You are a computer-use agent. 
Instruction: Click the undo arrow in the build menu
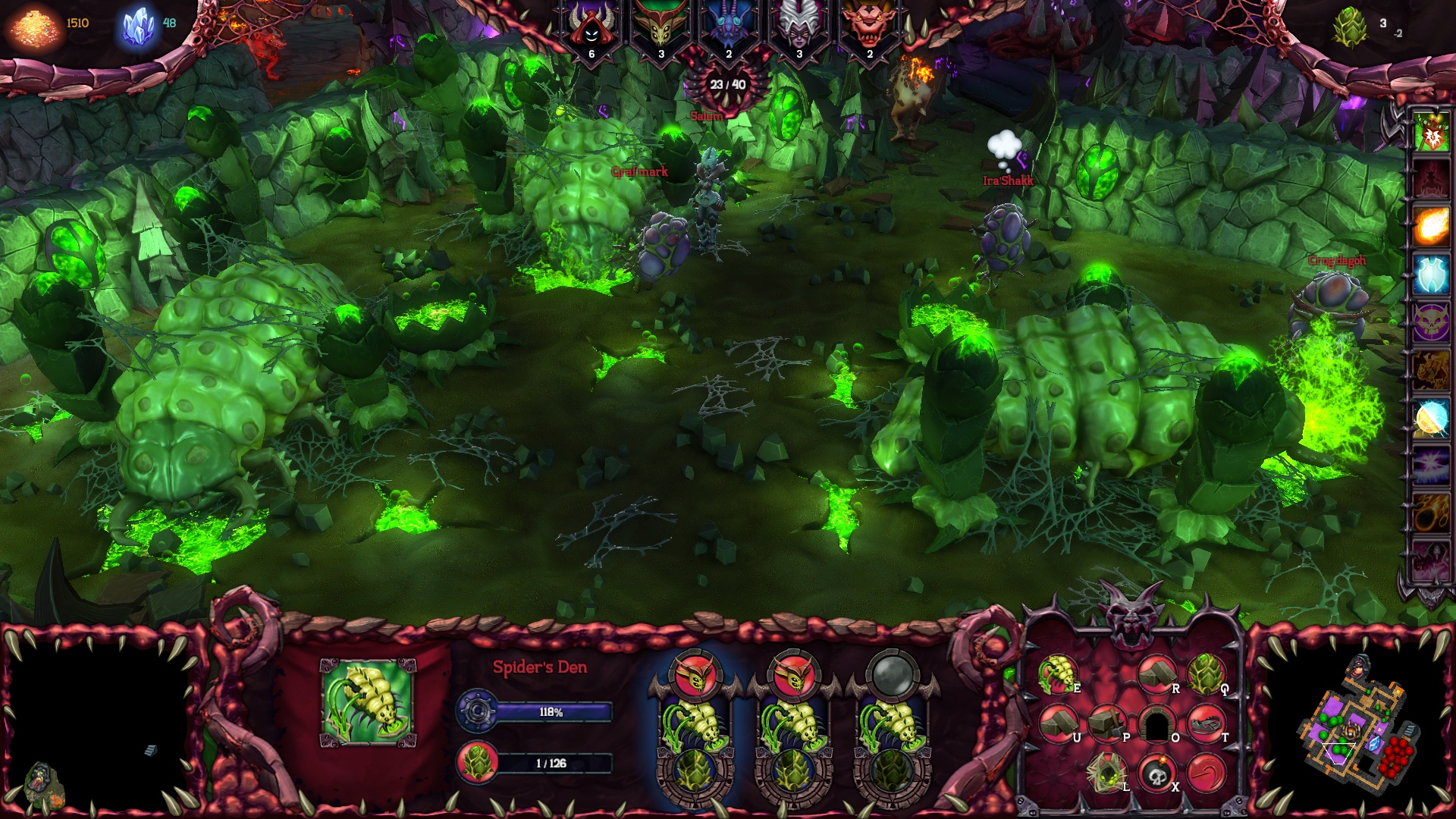pos(1207,773)
